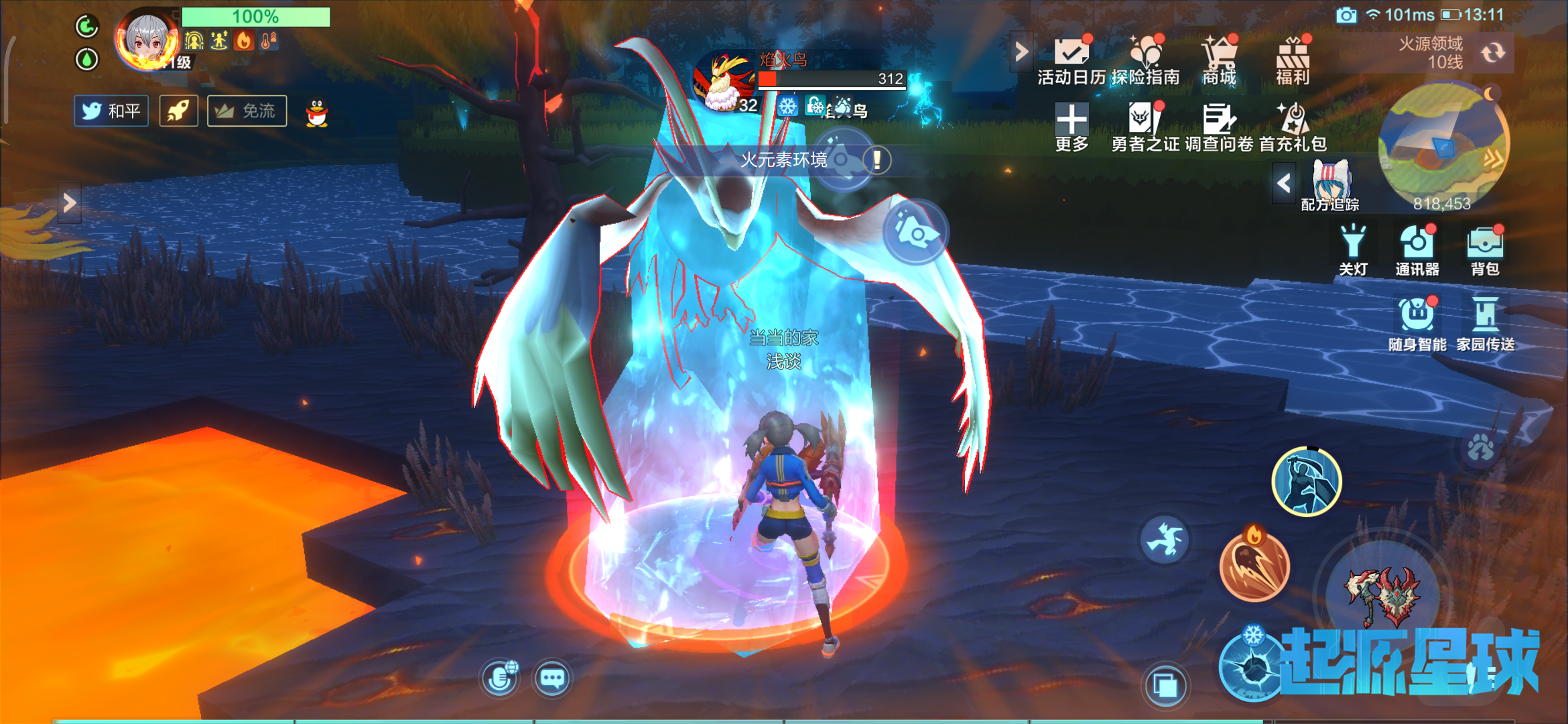This screenshot has height=724, width=1568.
Task: Open 勇者之证 hero pass
Action: (x=1145, y=127)
